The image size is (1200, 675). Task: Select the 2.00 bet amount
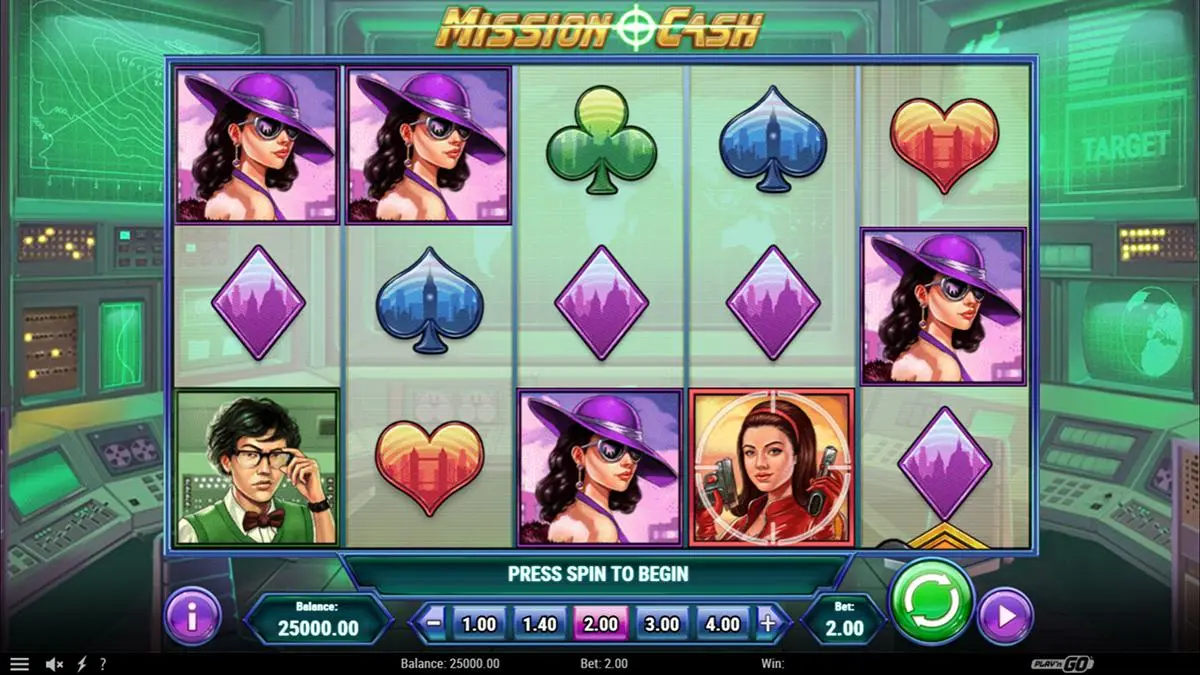pyautogui.click(x=600, y=624)
